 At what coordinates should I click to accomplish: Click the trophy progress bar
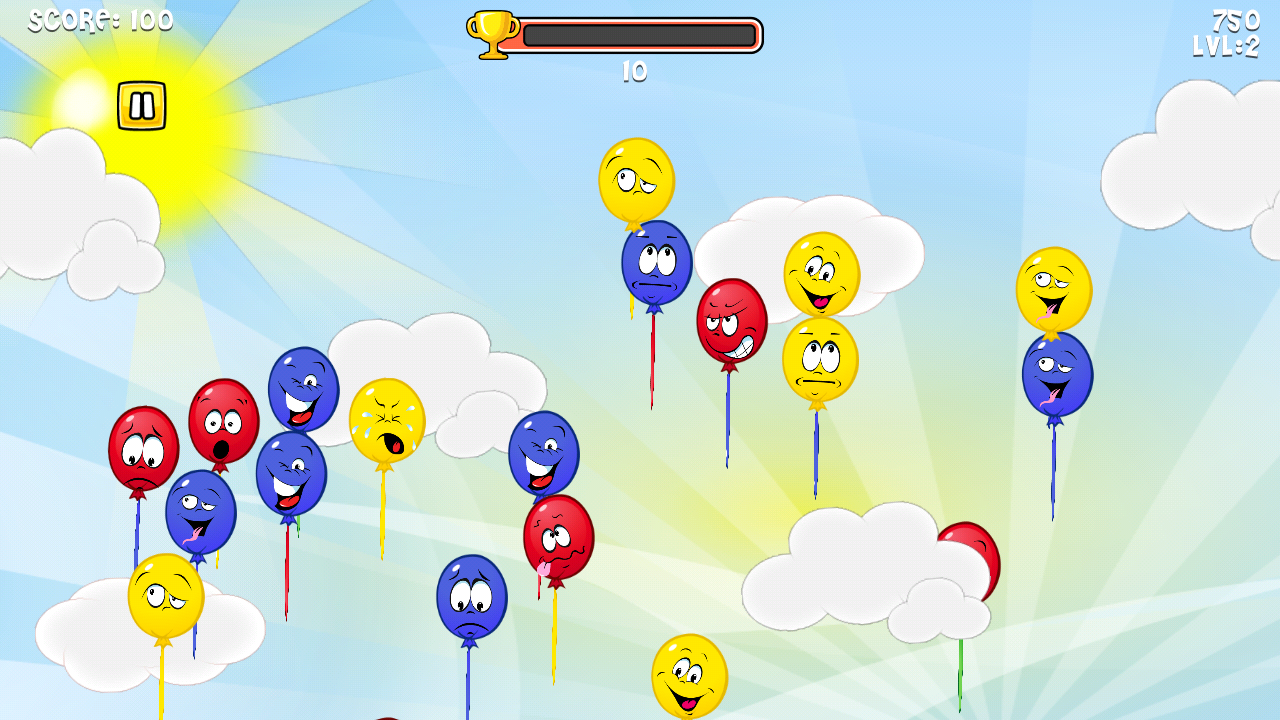[x=638, y=32]
